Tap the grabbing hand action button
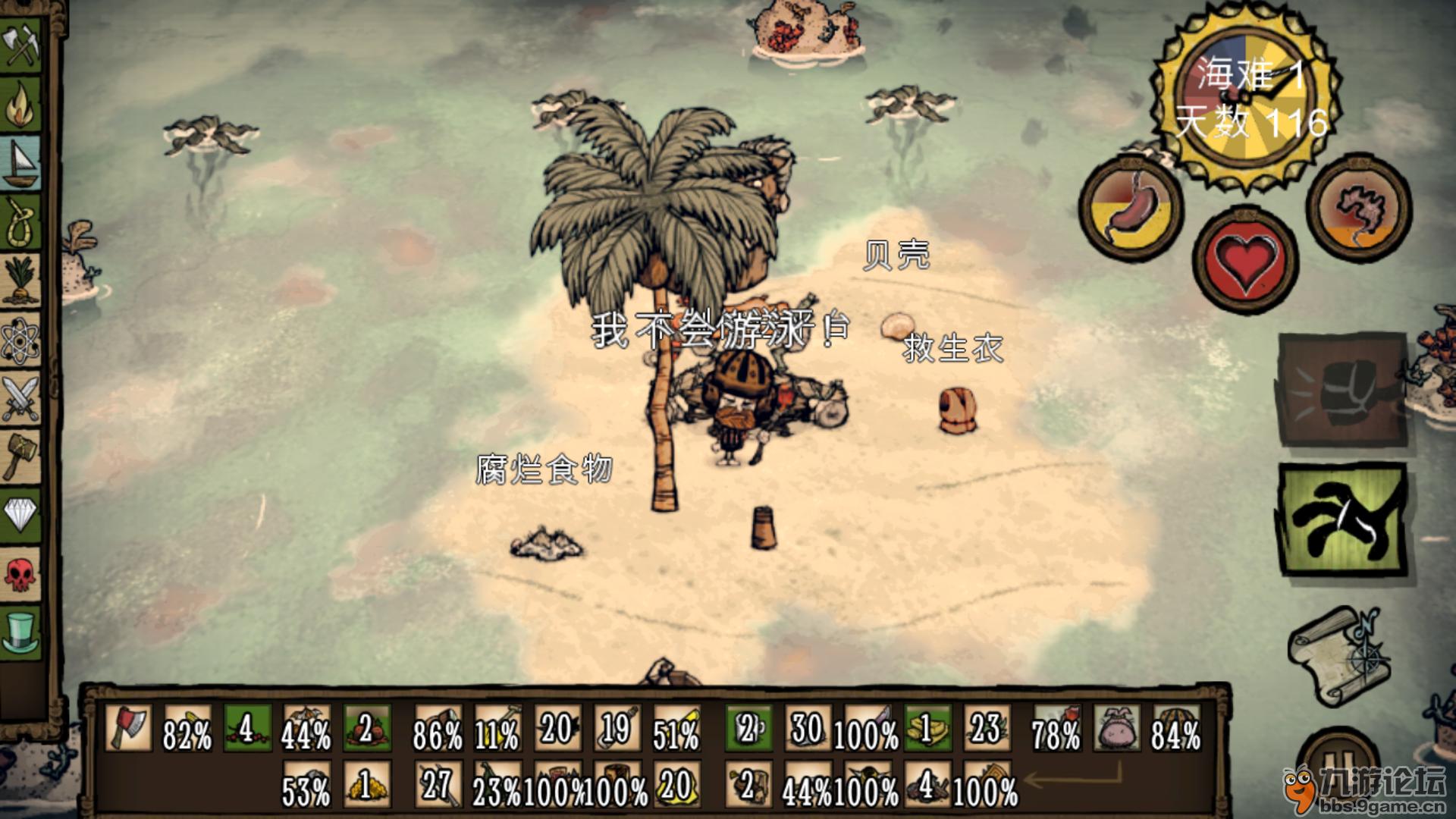 pyautogui.click(x=1343, y=521)
